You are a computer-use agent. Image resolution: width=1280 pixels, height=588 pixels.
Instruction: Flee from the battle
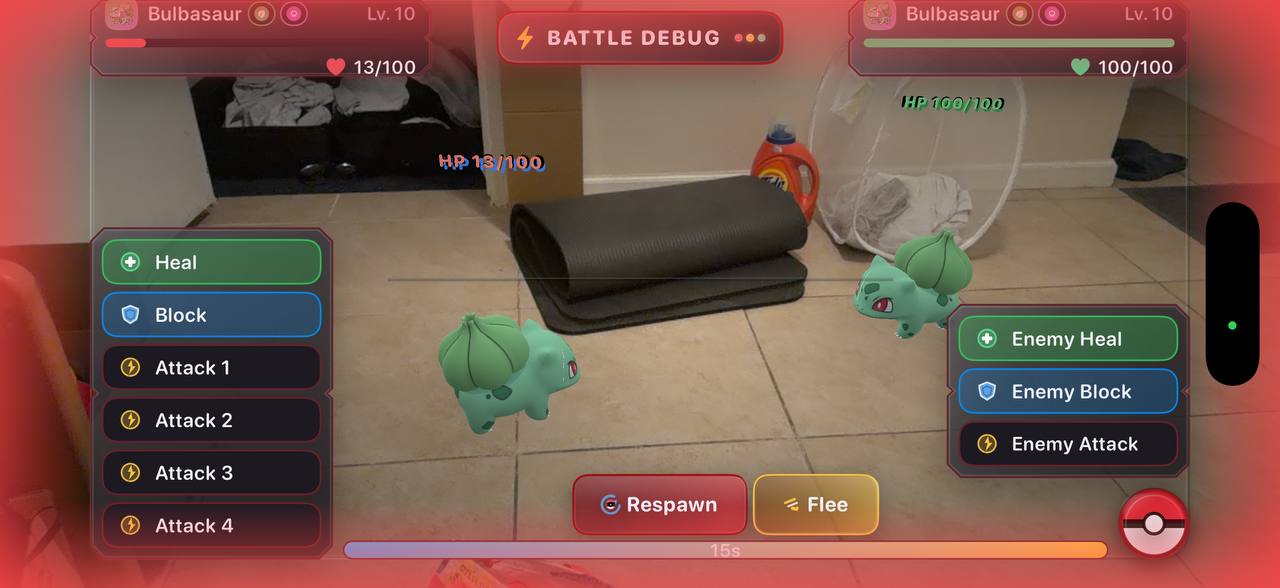pos(816,505)
